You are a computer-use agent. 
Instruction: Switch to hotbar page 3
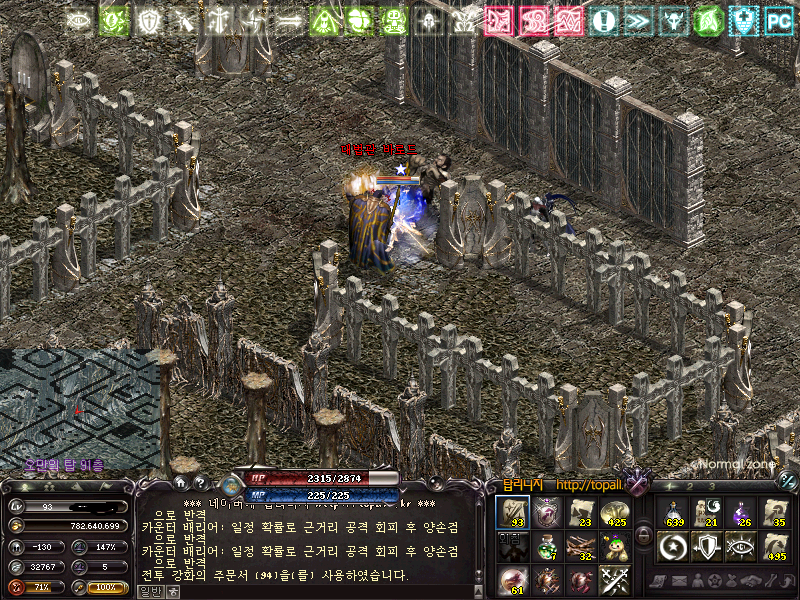click(x=712, y=486)
